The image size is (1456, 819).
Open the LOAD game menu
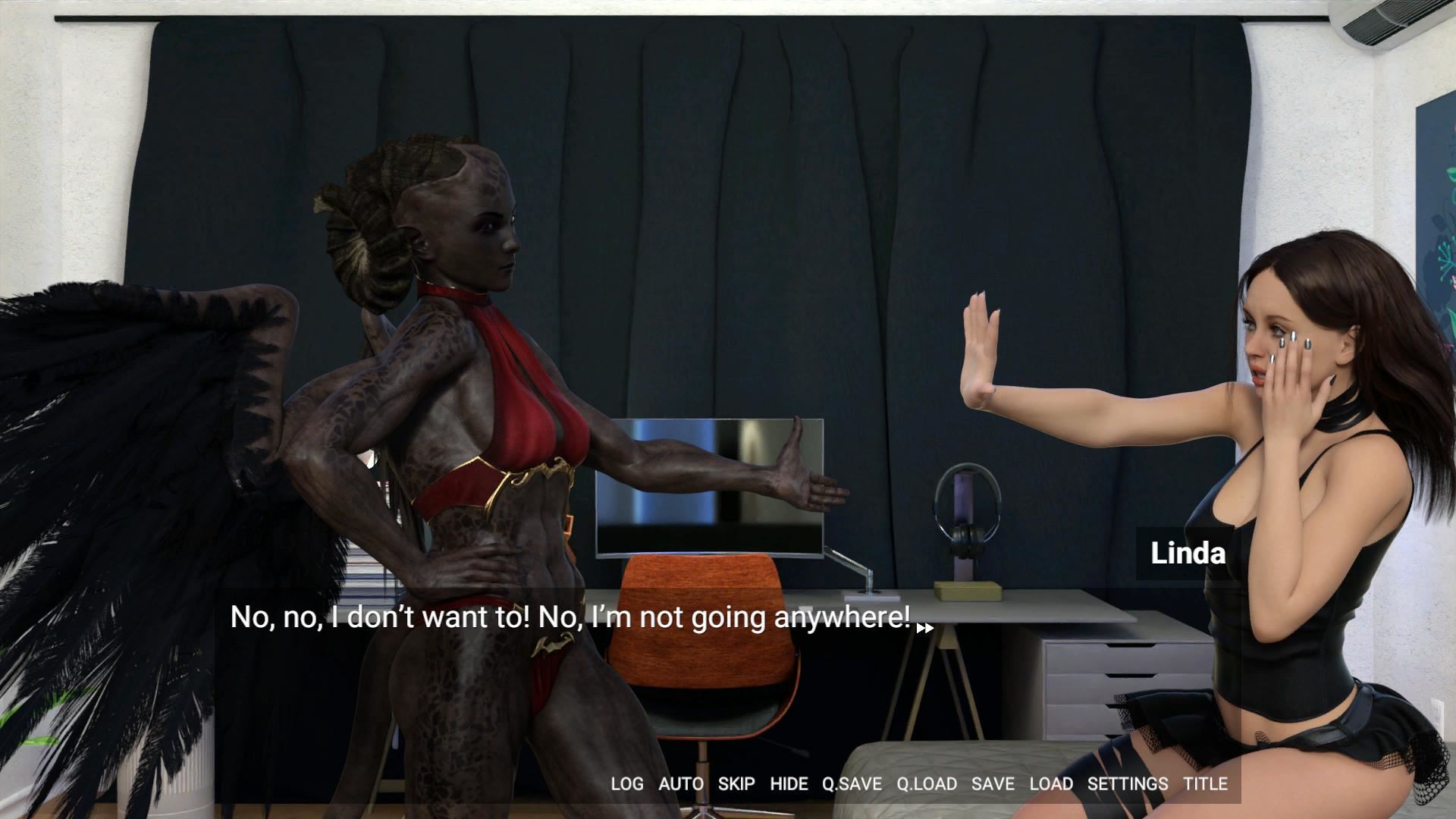tap(1050, 784)
